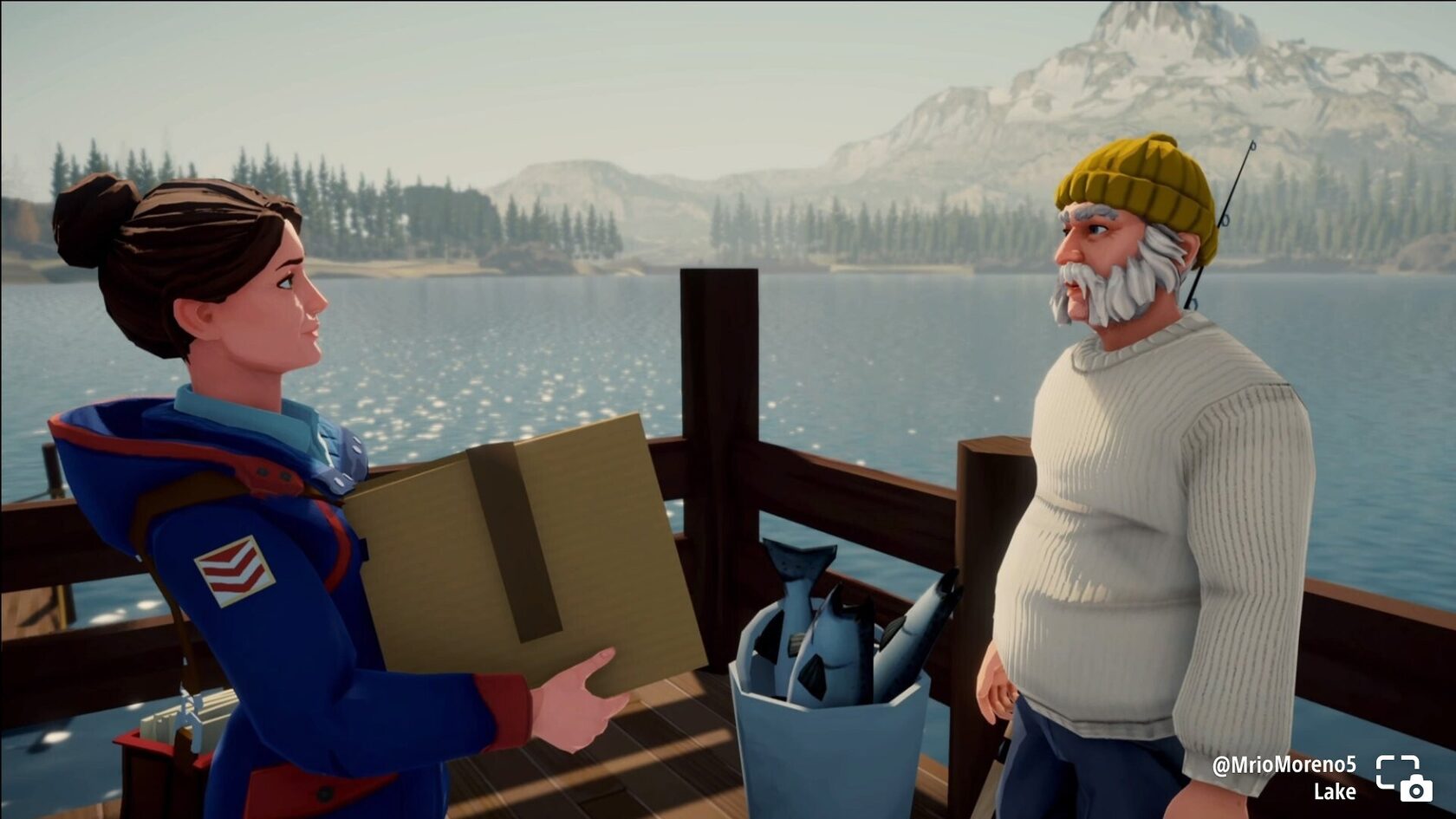This screenshot has width=1456, height=819.
Task: Click the screenshot camera icon
Action: [1403, 777]
